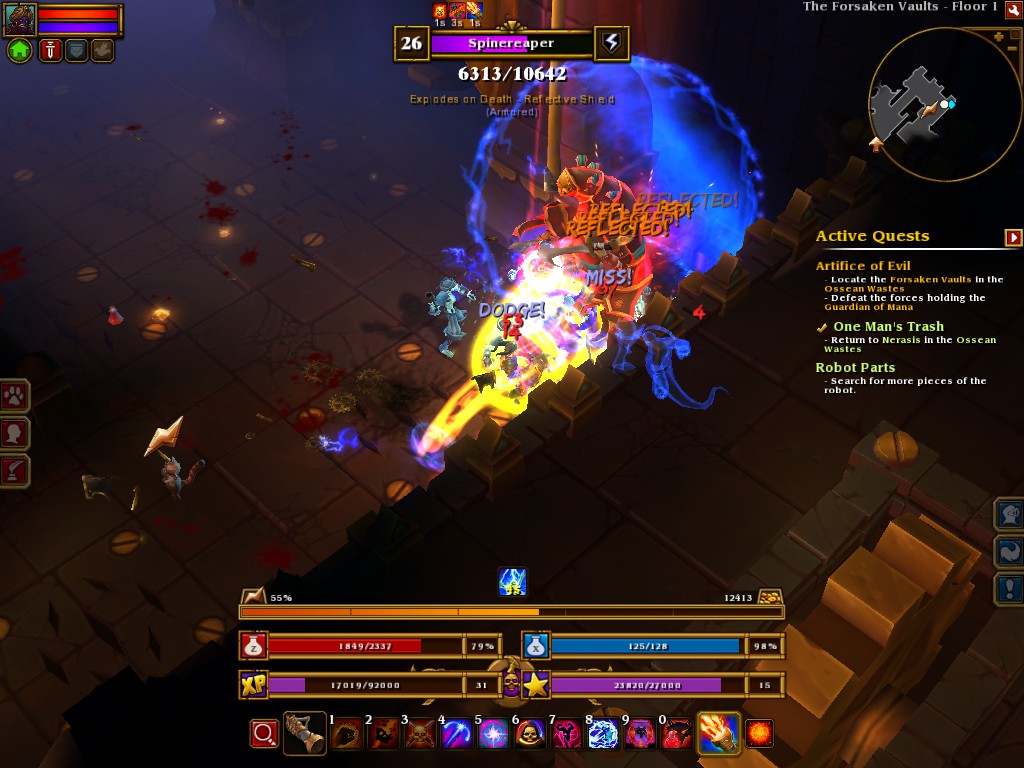Open the pet paw panel button
1024x768 pixels.
coord(15,395)
